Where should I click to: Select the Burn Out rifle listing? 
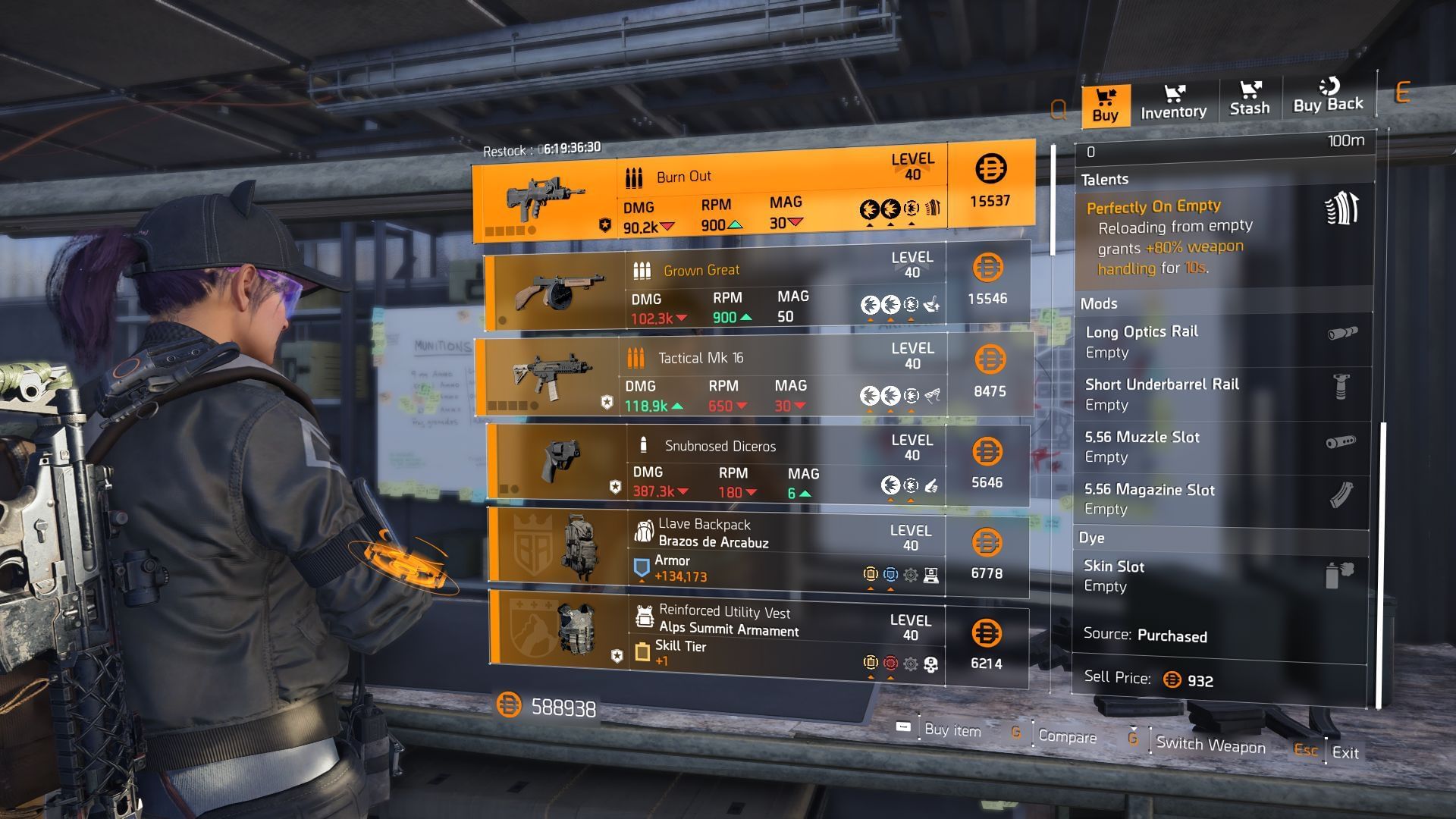point(753,191)
